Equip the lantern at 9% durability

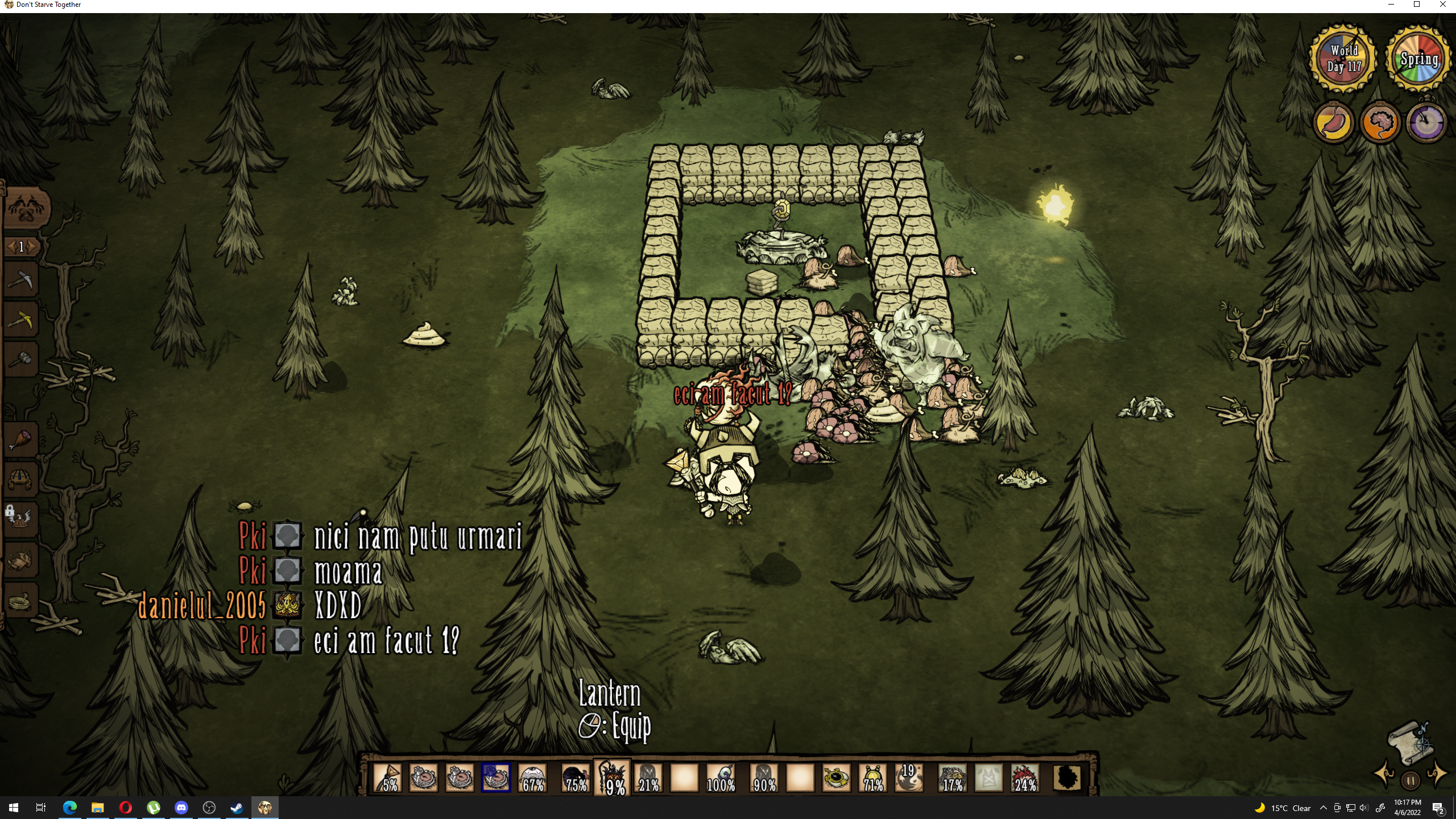pyautogui.click(x=613, y=777)
